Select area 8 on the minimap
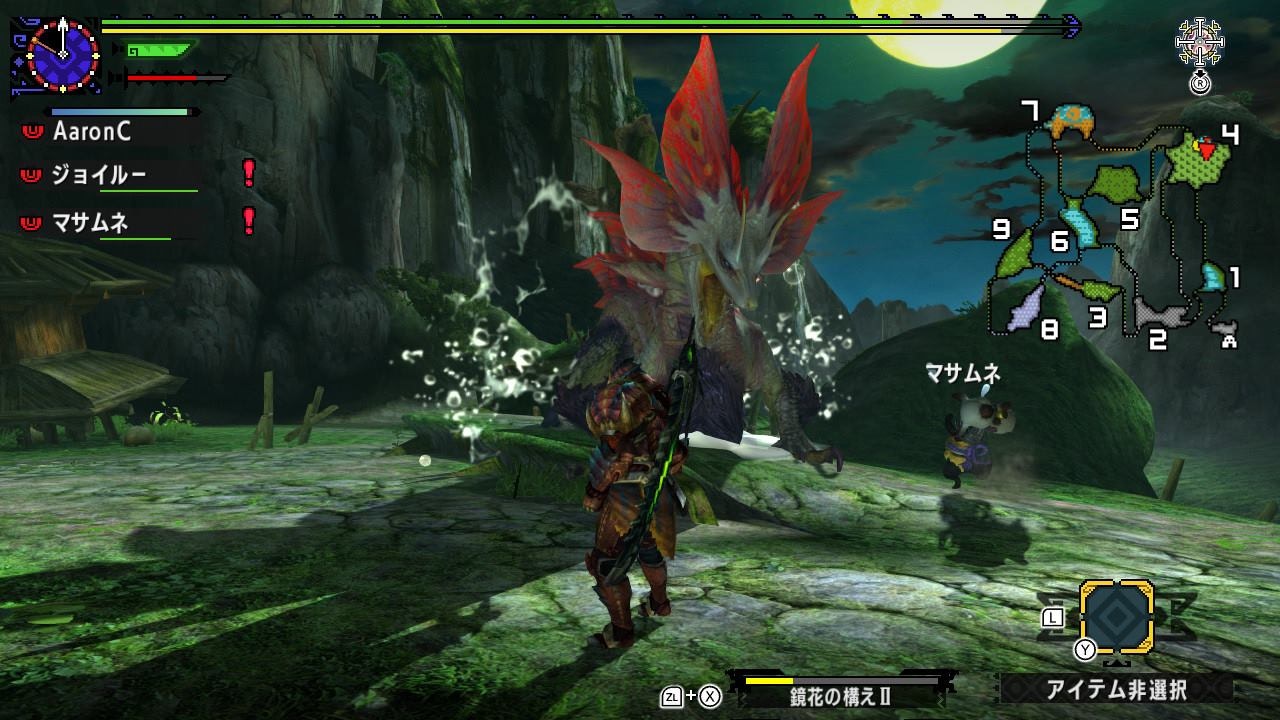This screenshot has height=720, width=1280. [x=1027, y=307]
